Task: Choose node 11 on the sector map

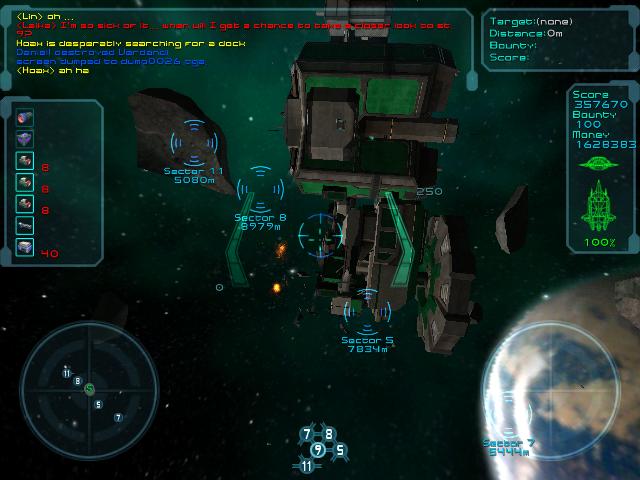Action: tap(306, 466)
